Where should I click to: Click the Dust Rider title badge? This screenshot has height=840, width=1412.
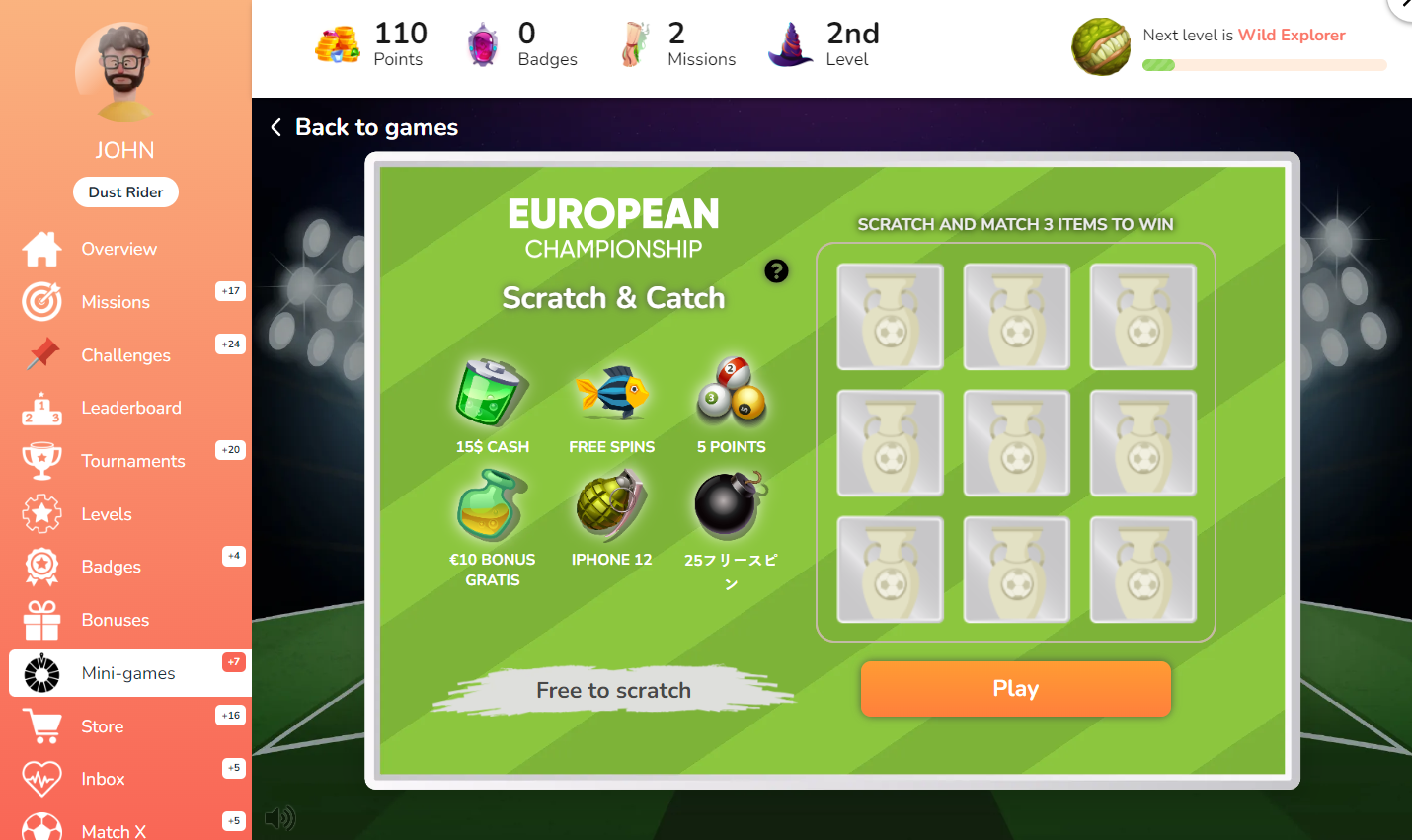tap(125, 192)
